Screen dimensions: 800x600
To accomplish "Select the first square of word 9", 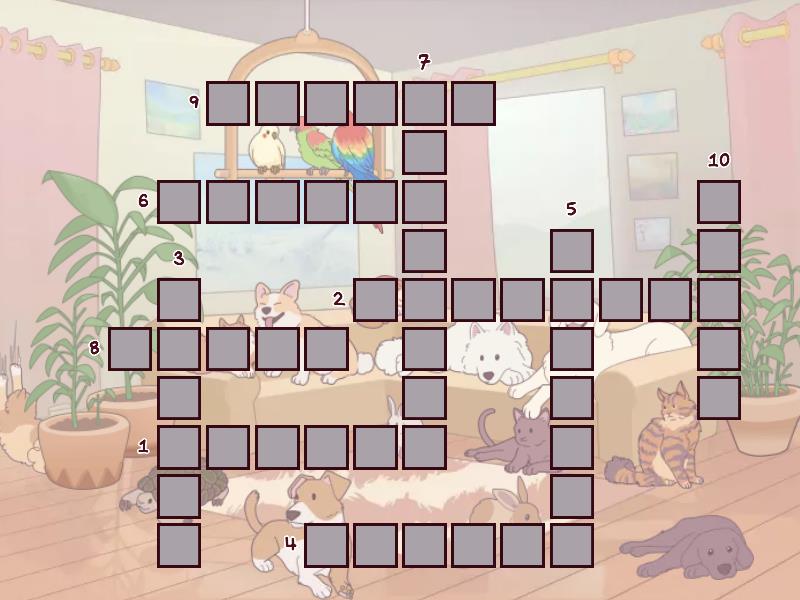I will click(x=228, y=103).
